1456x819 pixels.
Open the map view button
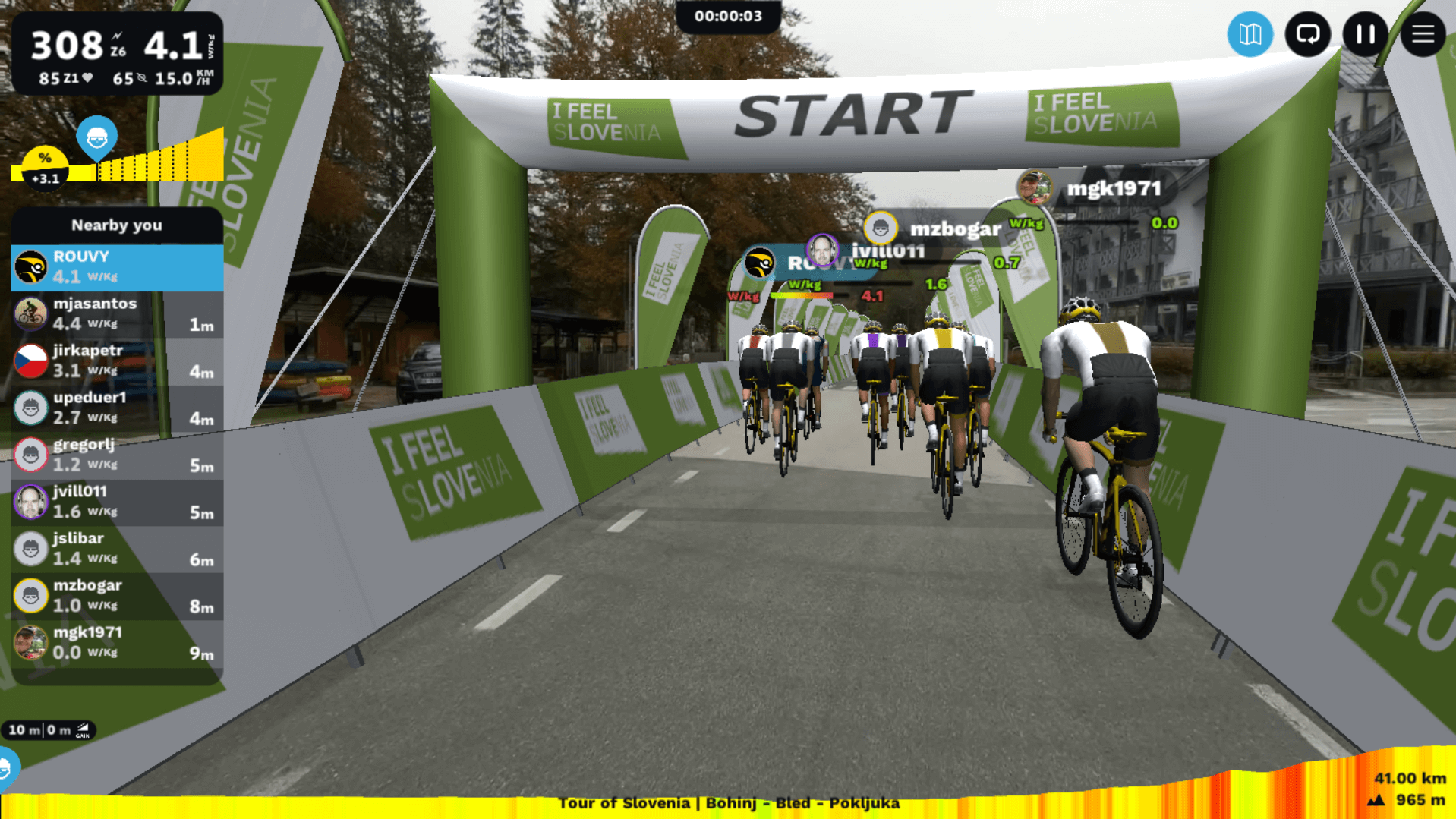(x=1250, y=34)
